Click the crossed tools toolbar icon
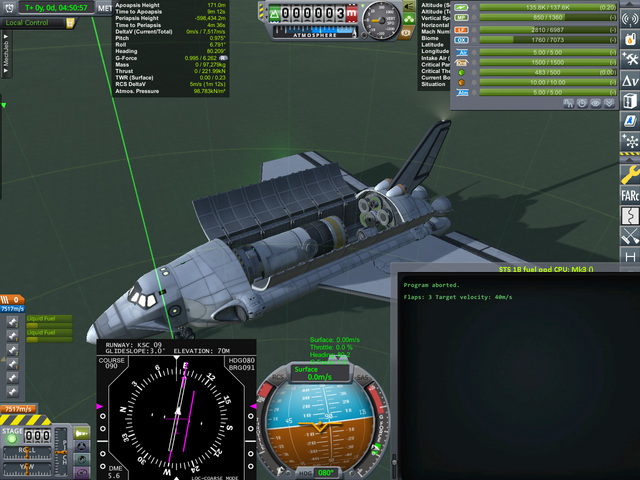Viewport: 640px width, 480px height. (x=630, y=236)
